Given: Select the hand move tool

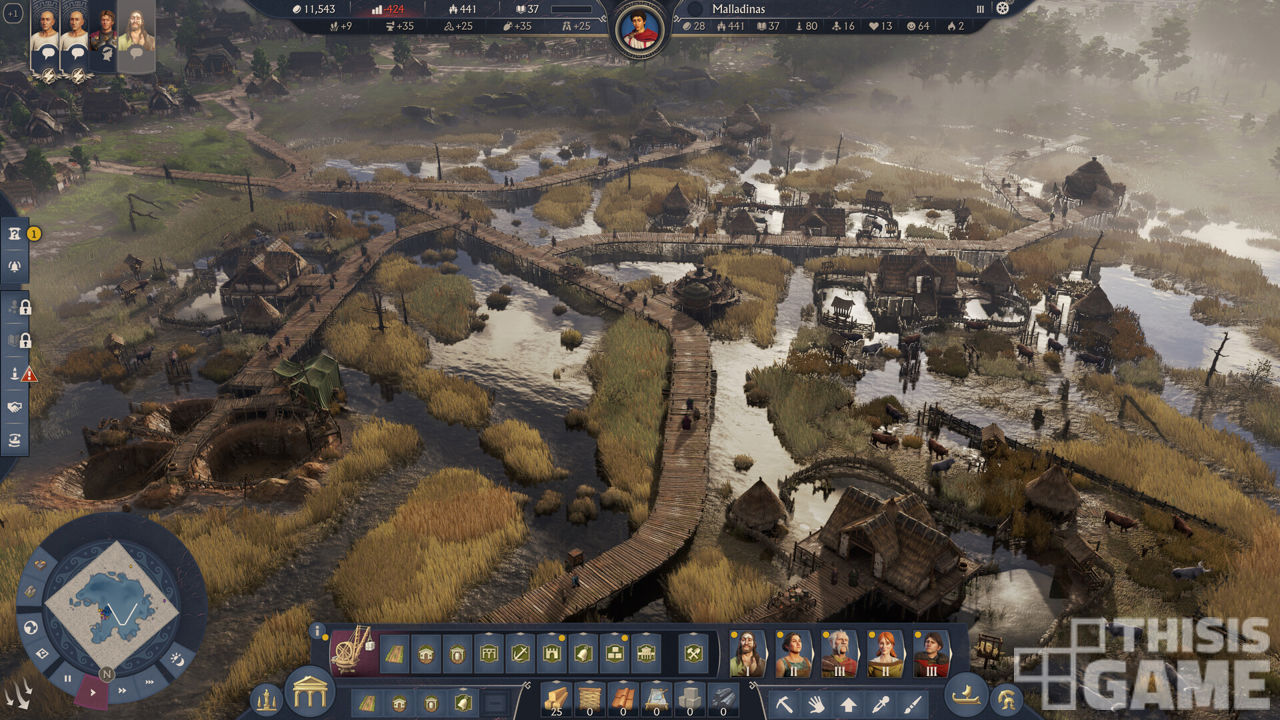Looking at the screenshot, I should [x=816, y=703].
